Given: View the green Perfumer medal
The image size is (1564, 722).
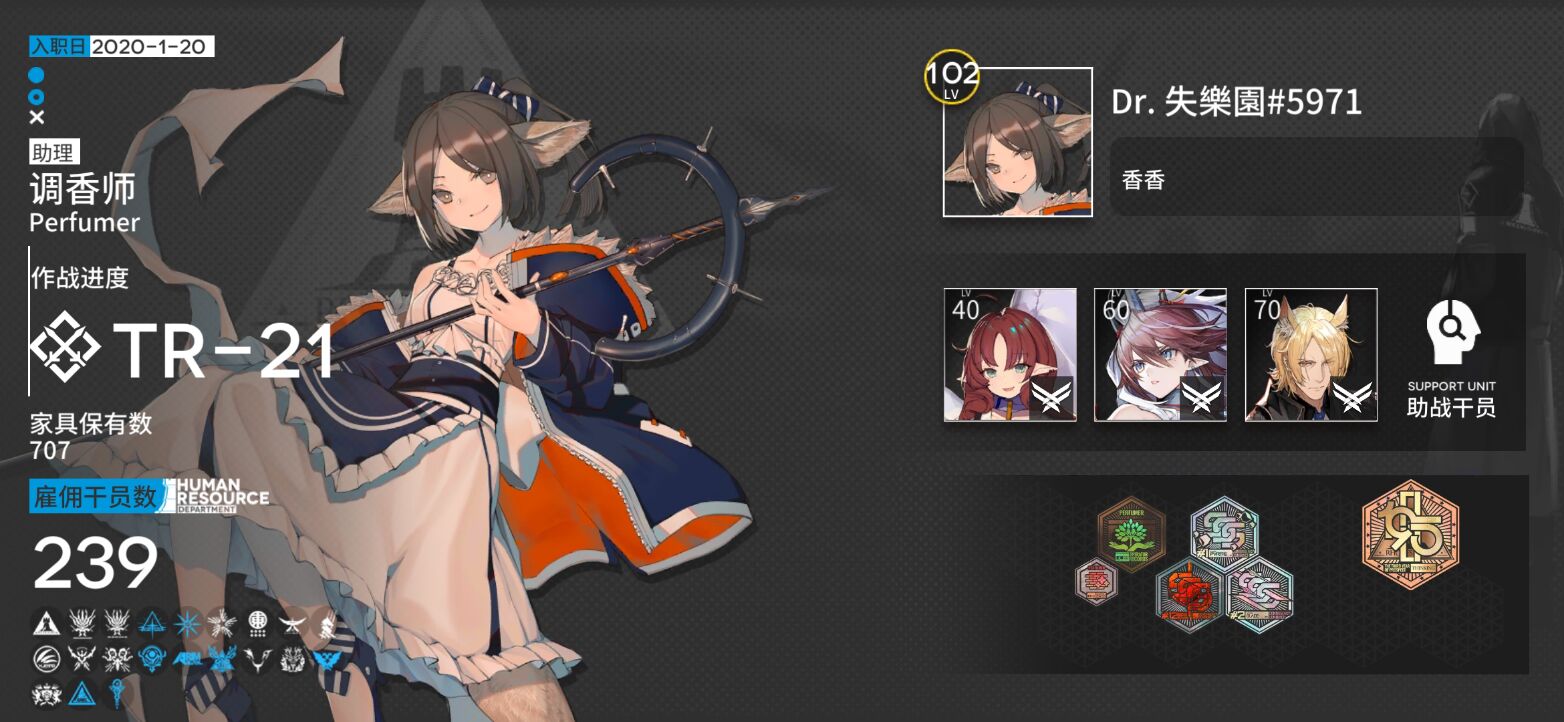Looking at the screenshot, I should pos(1132,535).
